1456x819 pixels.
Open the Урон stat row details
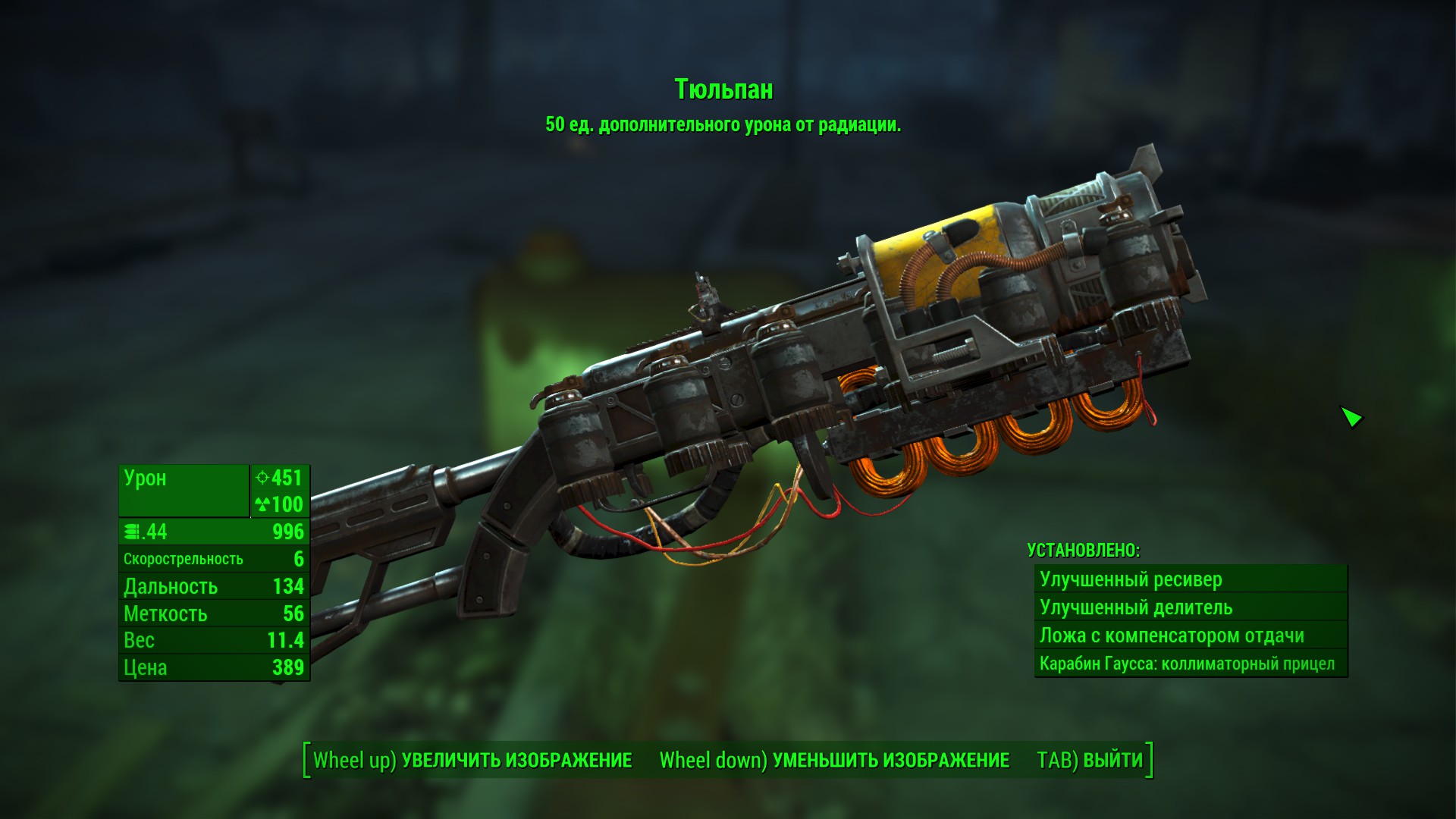point(182,479)
